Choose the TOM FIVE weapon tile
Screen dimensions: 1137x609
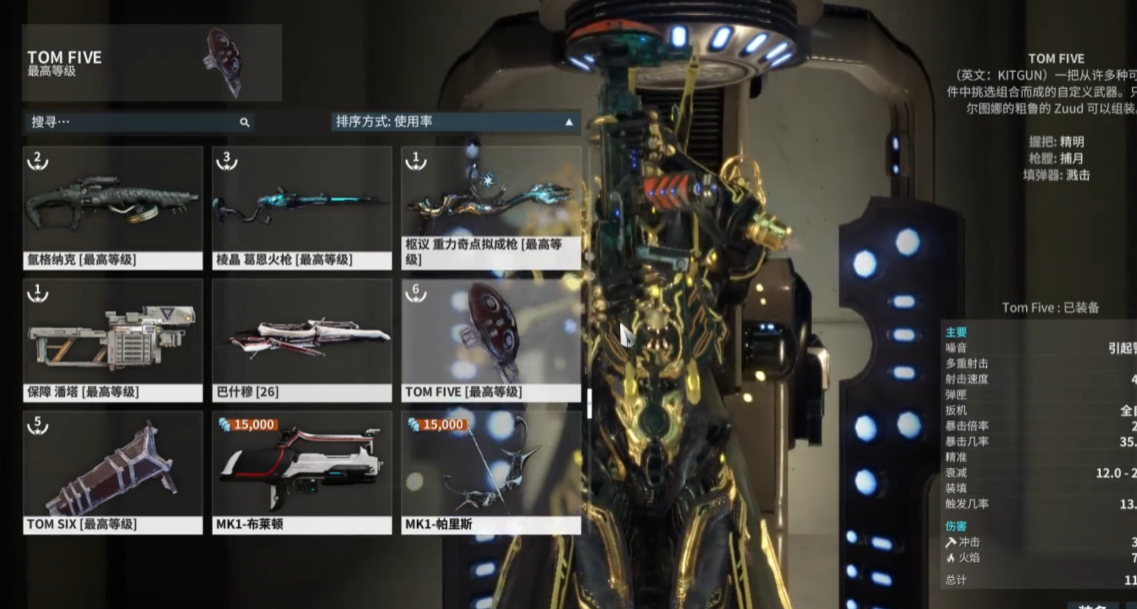(491, 340)
